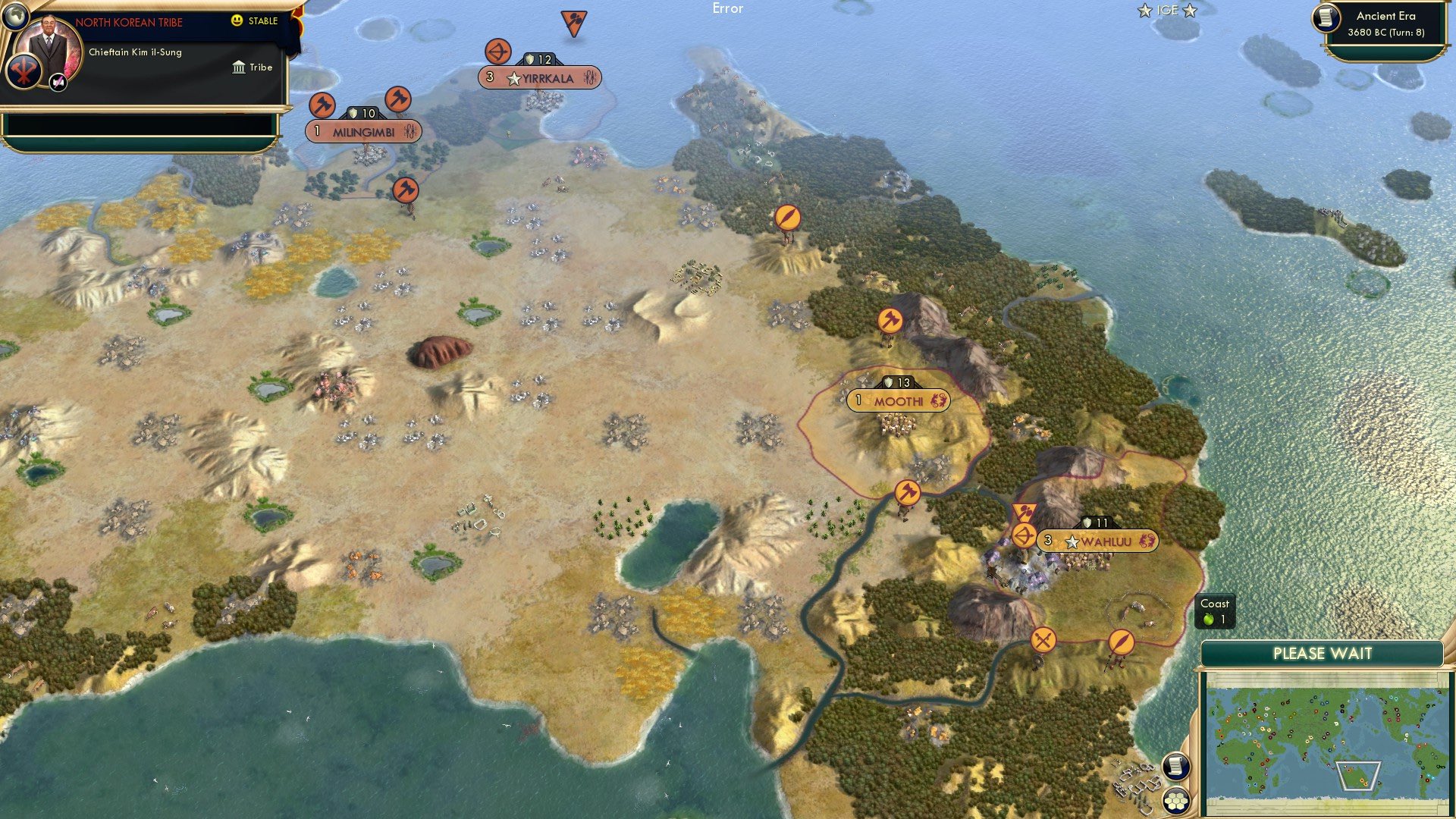This screenshot has height=819, width=1456.
Task: Select the archer unit beside Yirrkala
Action: click(x=497, y=52)
